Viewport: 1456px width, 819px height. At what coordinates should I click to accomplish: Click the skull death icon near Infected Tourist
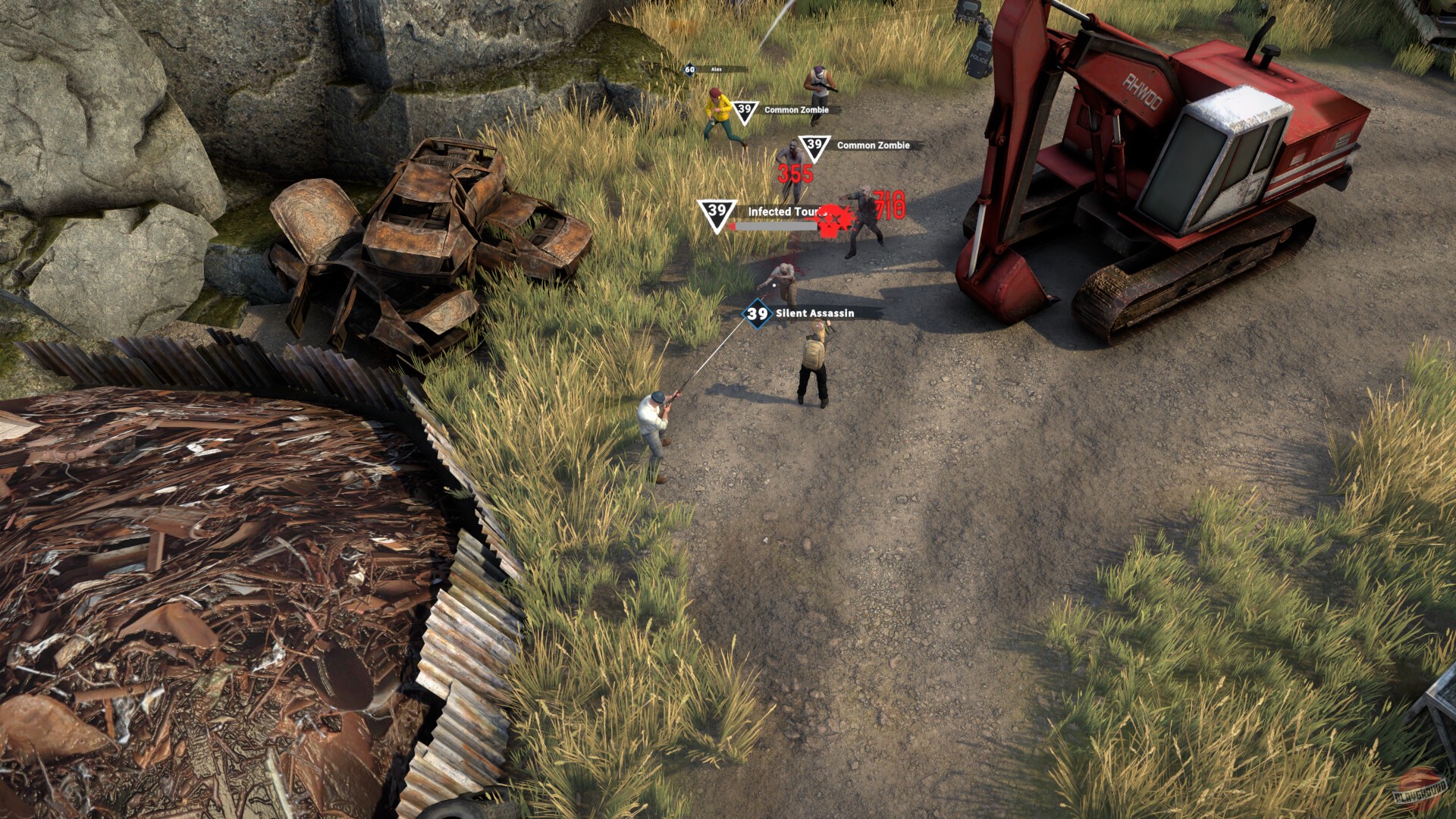[833, 220]
